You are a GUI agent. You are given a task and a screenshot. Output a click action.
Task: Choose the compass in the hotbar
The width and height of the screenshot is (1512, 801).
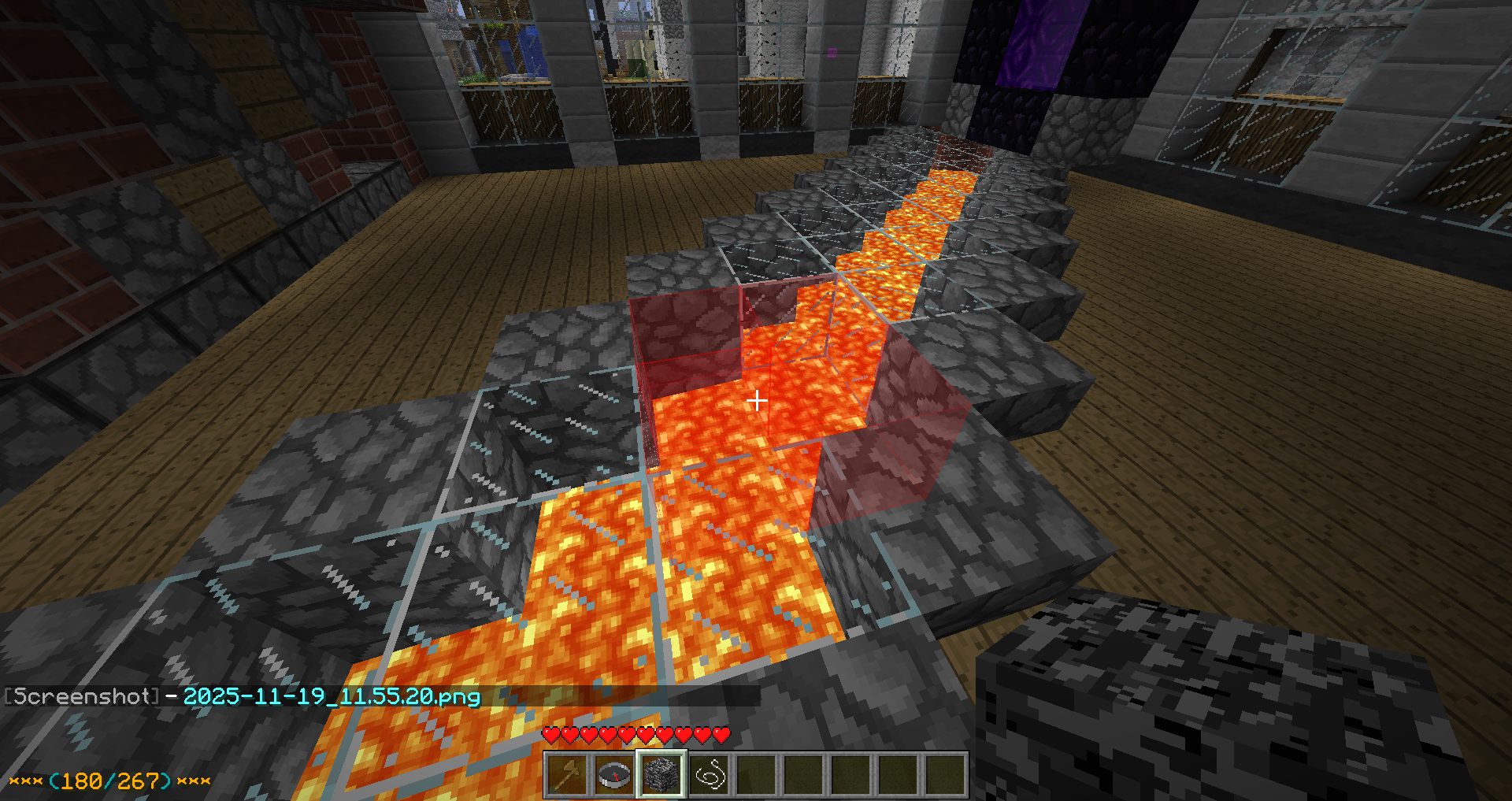pos(614,775)
